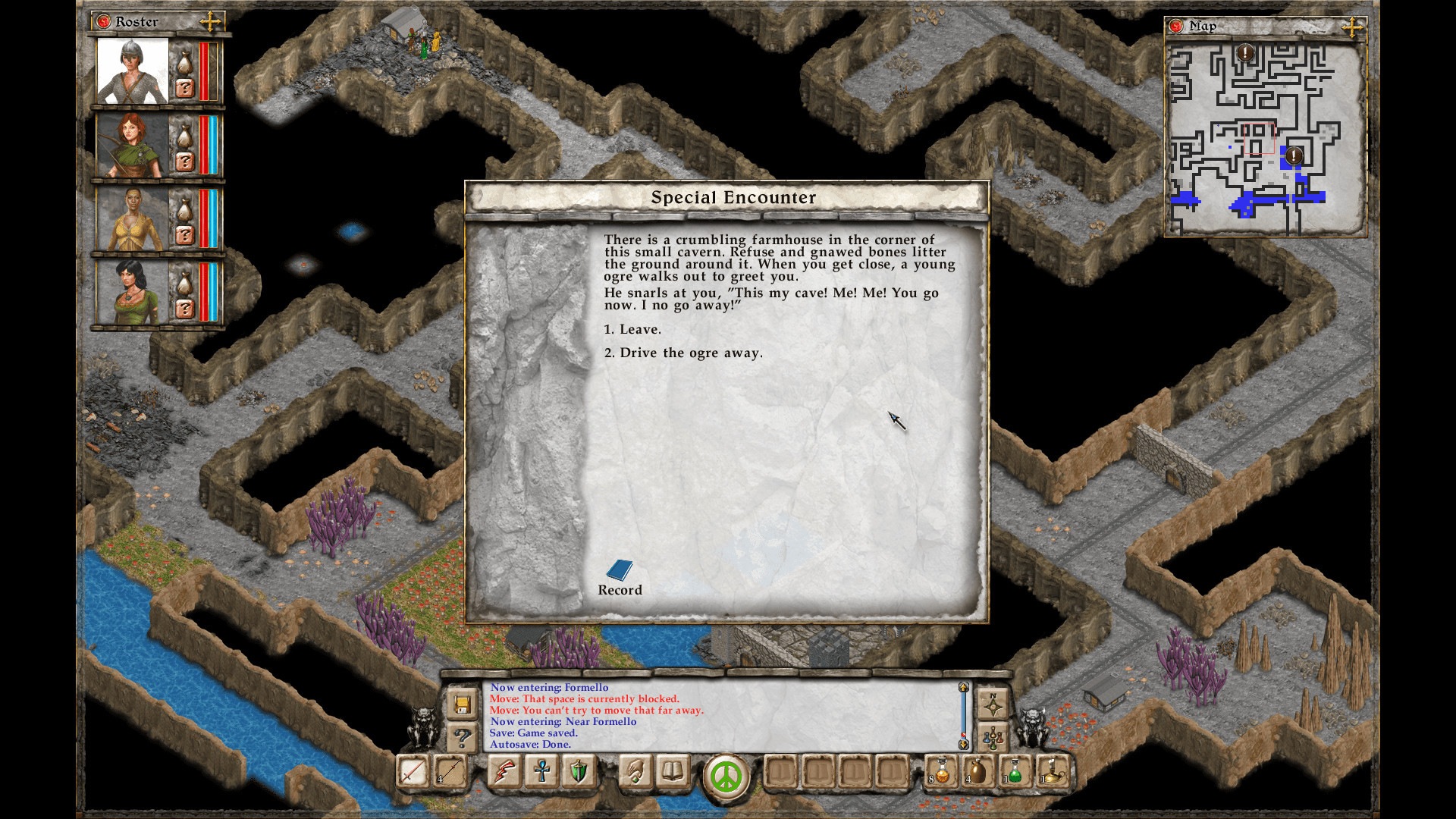Image resolution: width=1456 pixels, height=819 pixels.
Task: Click the green shield ability icon
Action: click(x=579, y=773)
